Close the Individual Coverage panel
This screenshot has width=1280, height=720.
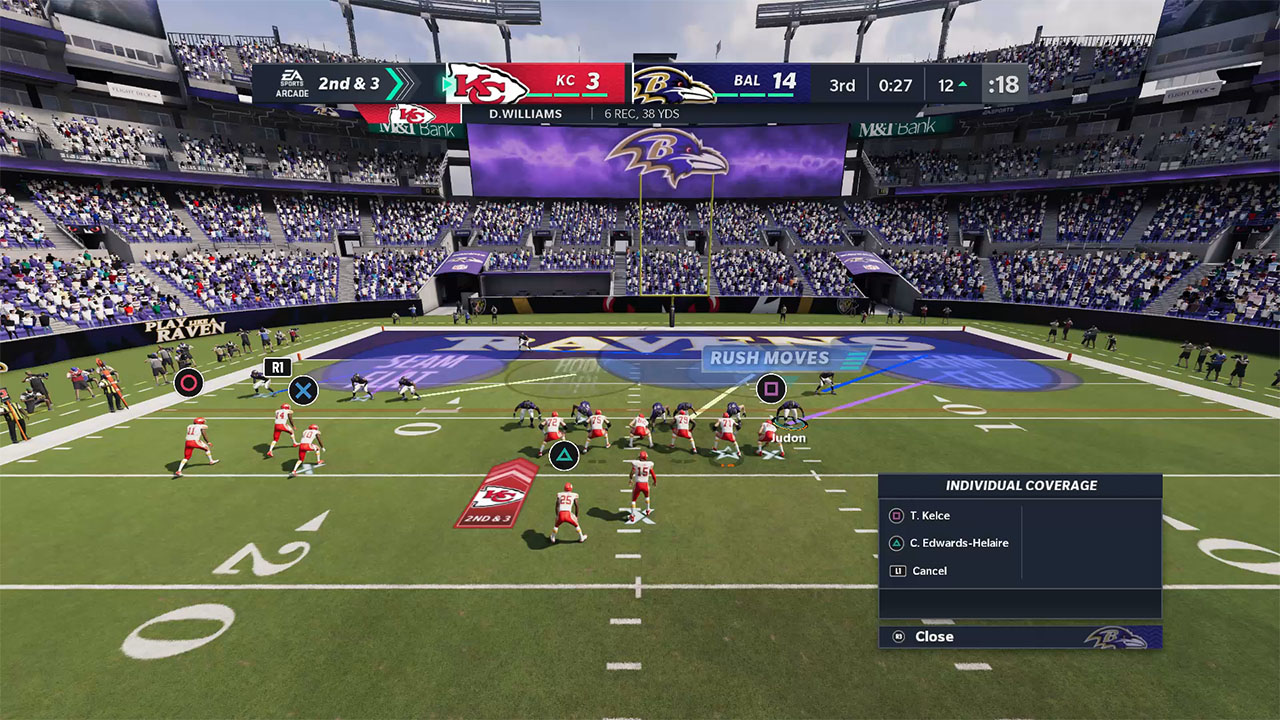933,637
